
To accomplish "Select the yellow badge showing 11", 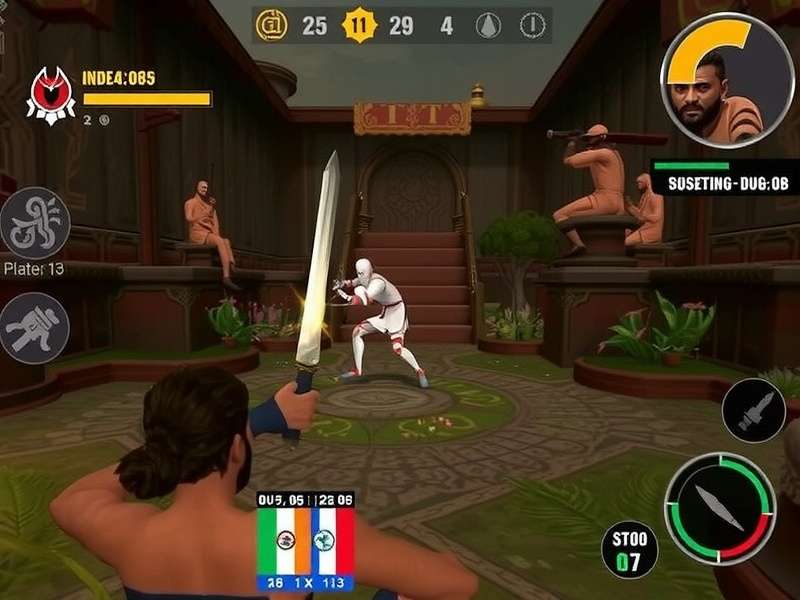I will [x=358, y=26].
